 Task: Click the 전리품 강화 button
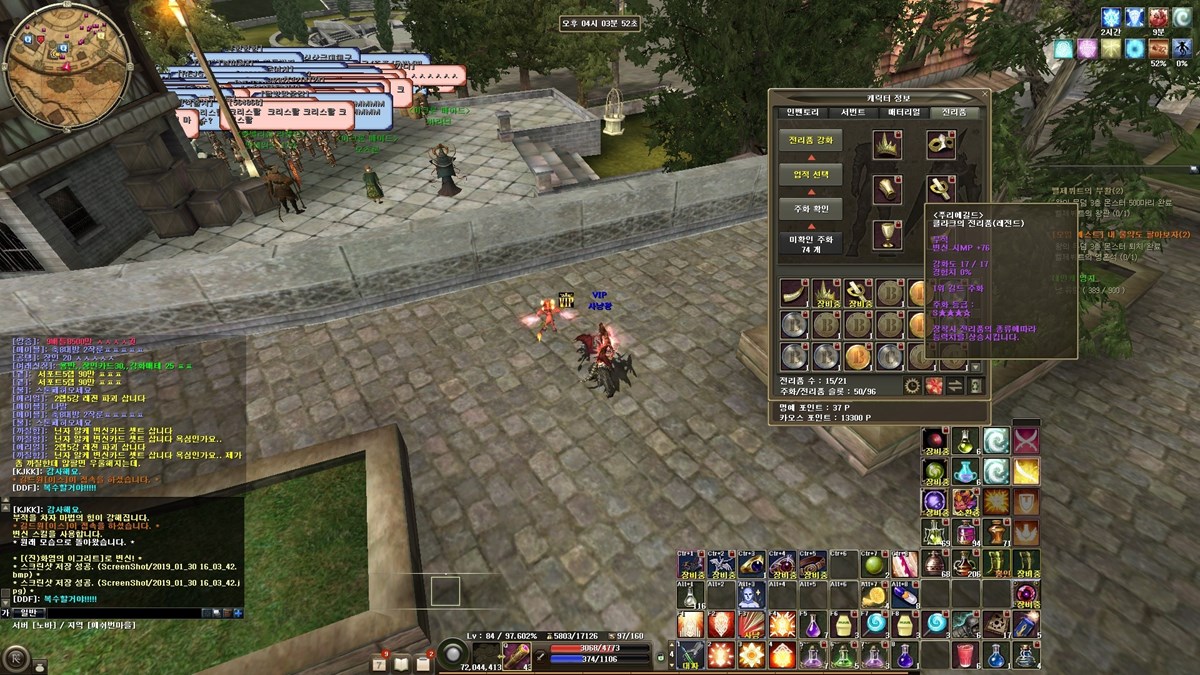point(810,141)
